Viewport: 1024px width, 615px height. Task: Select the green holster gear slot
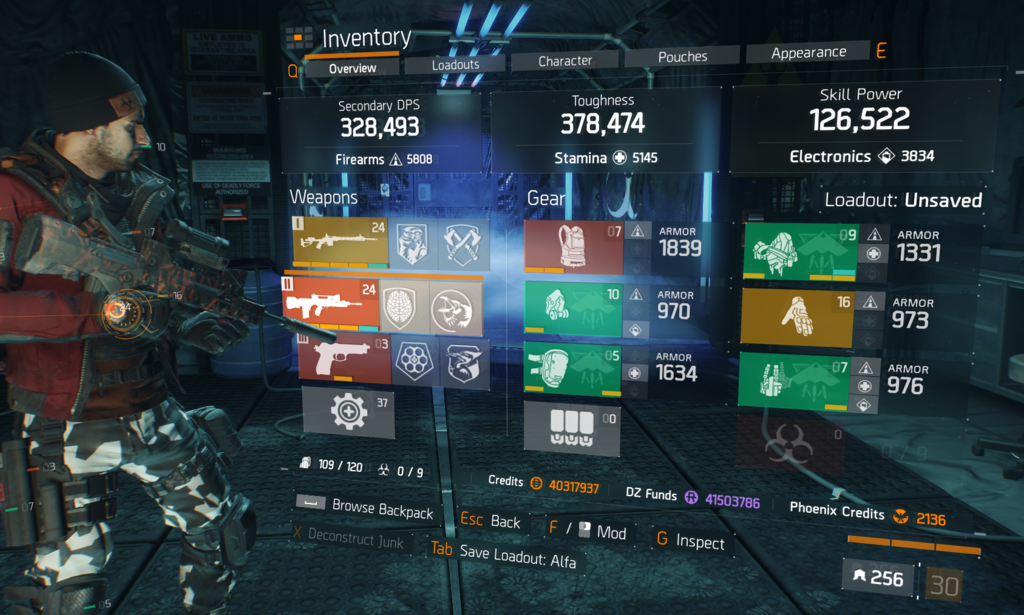[801, 382]
